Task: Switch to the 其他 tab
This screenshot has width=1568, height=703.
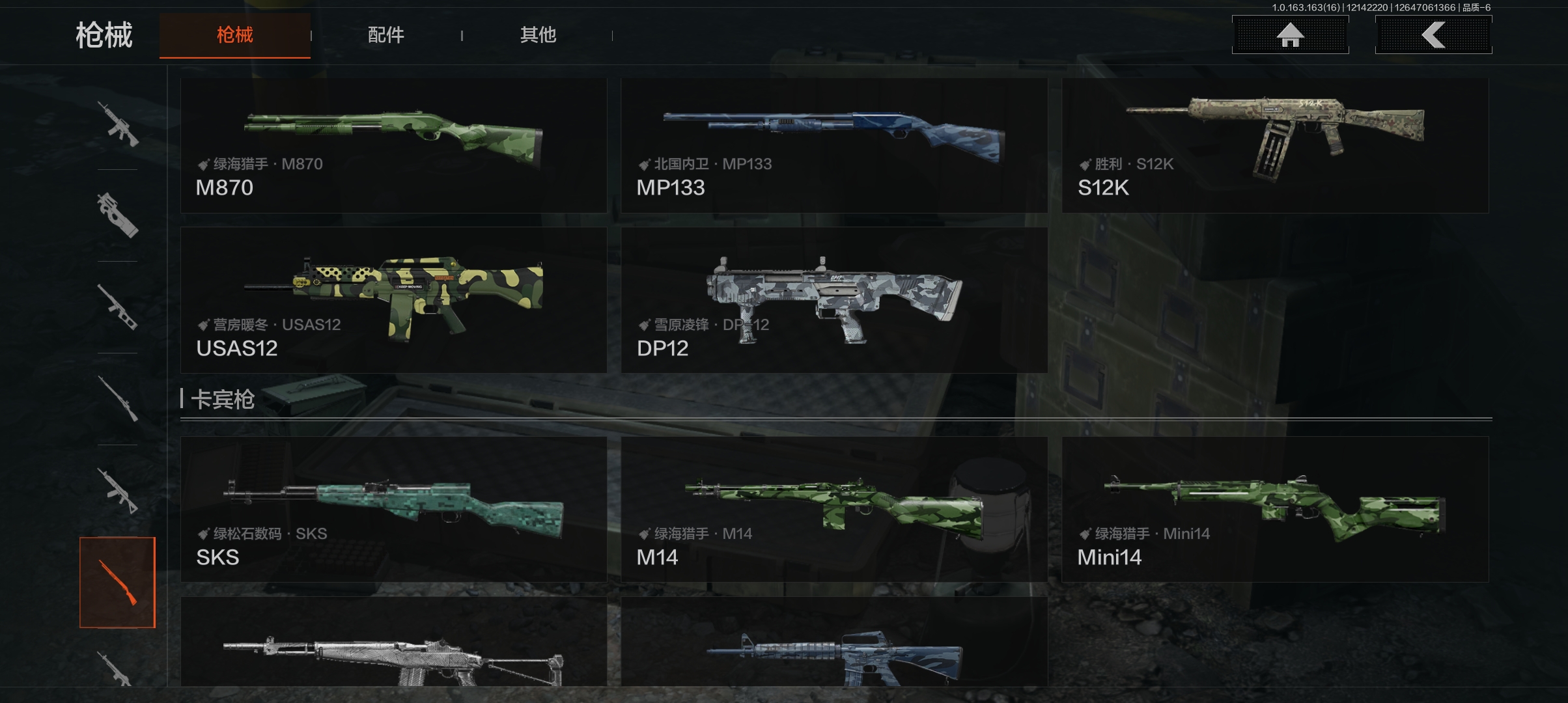Action: pyautogui.click(x=537, y=35)
